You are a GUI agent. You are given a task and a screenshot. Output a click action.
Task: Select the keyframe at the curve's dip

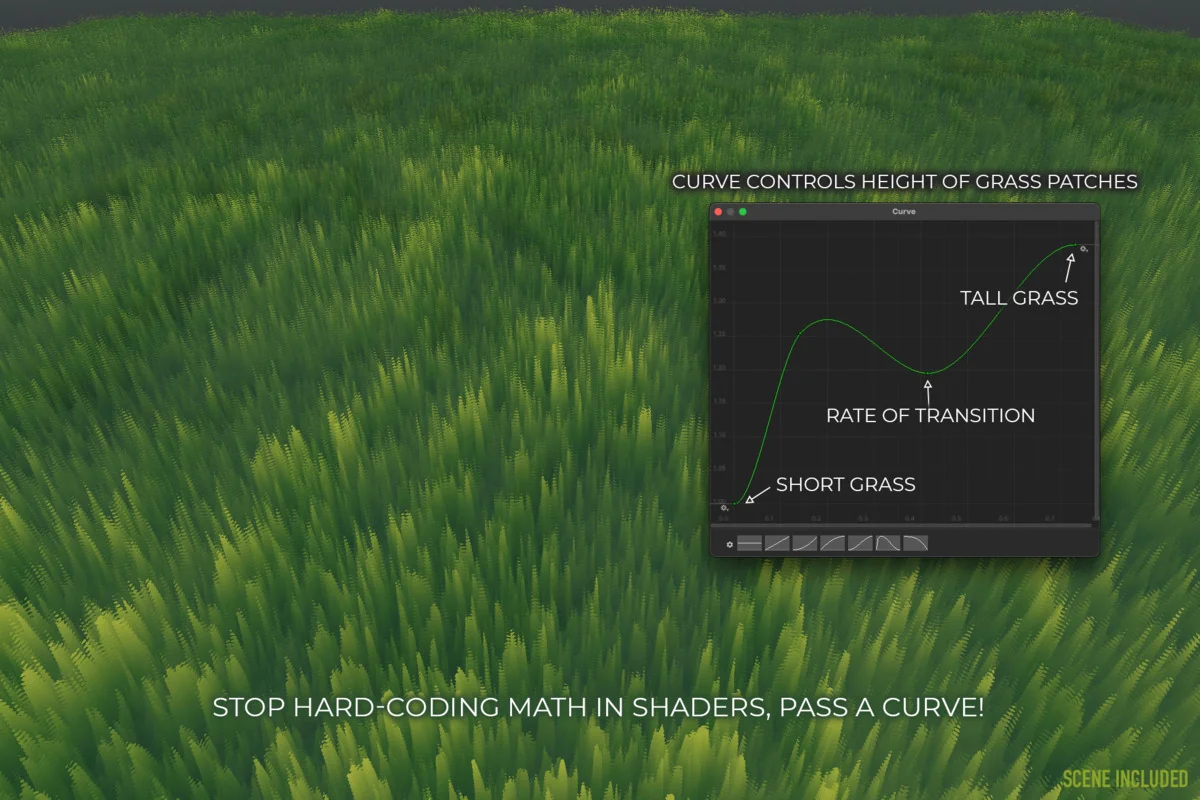tap(928, 373)
